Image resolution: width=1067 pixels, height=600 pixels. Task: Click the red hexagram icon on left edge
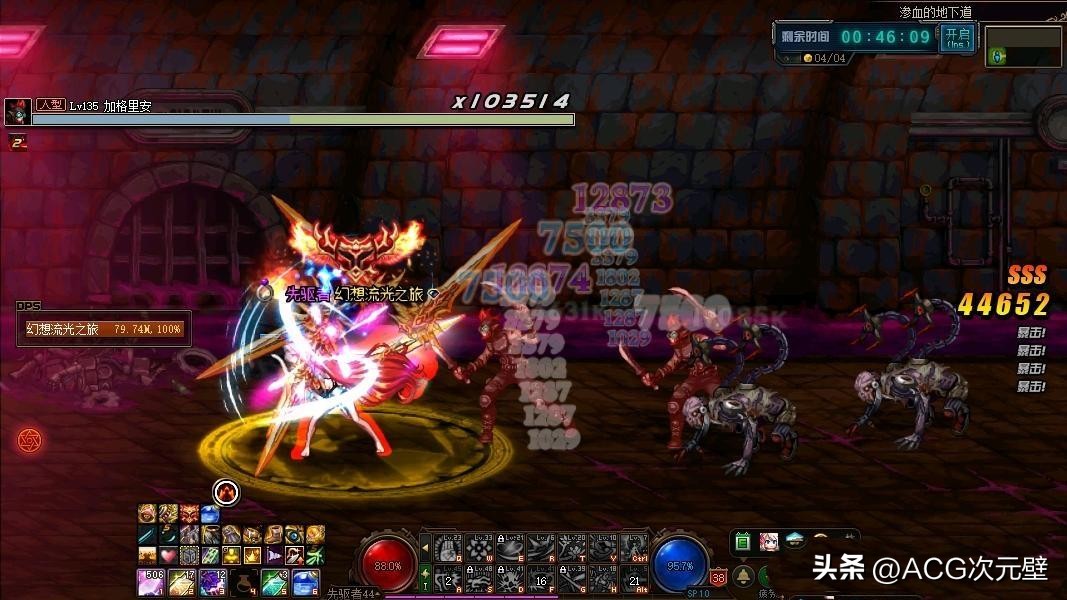click(29, 440)
